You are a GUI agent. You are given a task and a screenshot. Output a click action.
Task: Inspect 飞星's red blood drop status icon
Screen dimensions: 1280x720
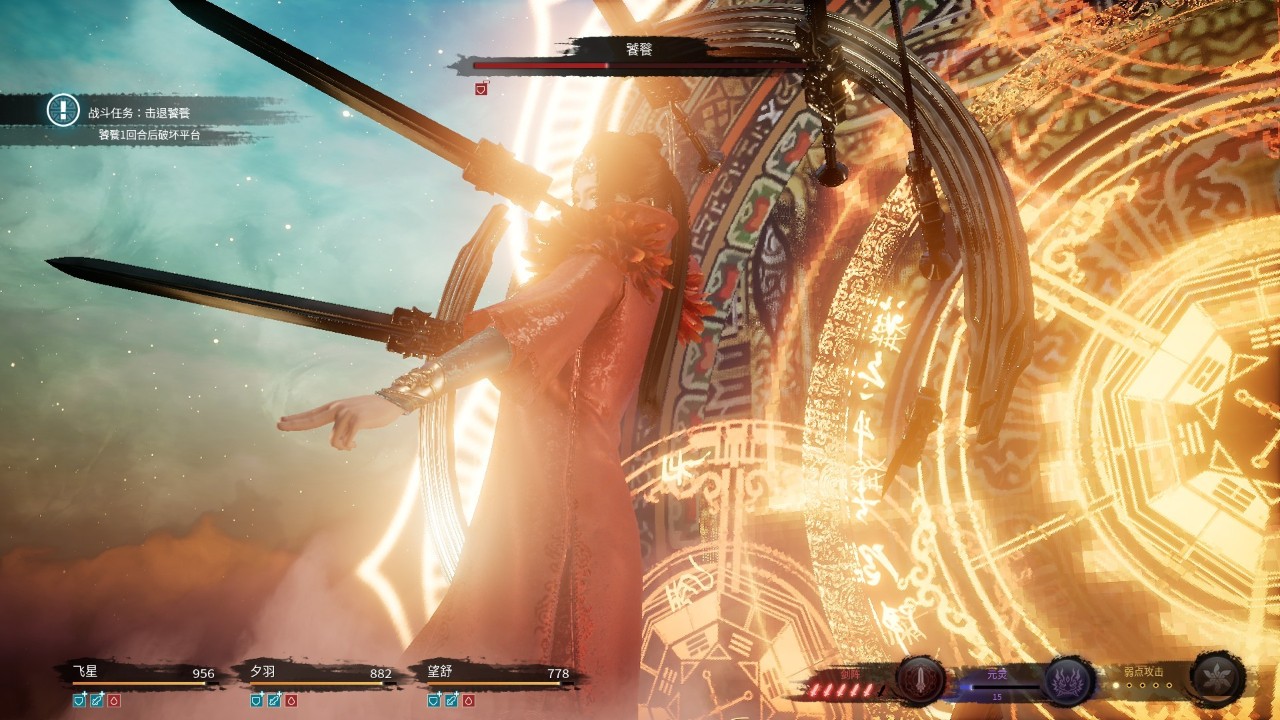coord(113,700)
